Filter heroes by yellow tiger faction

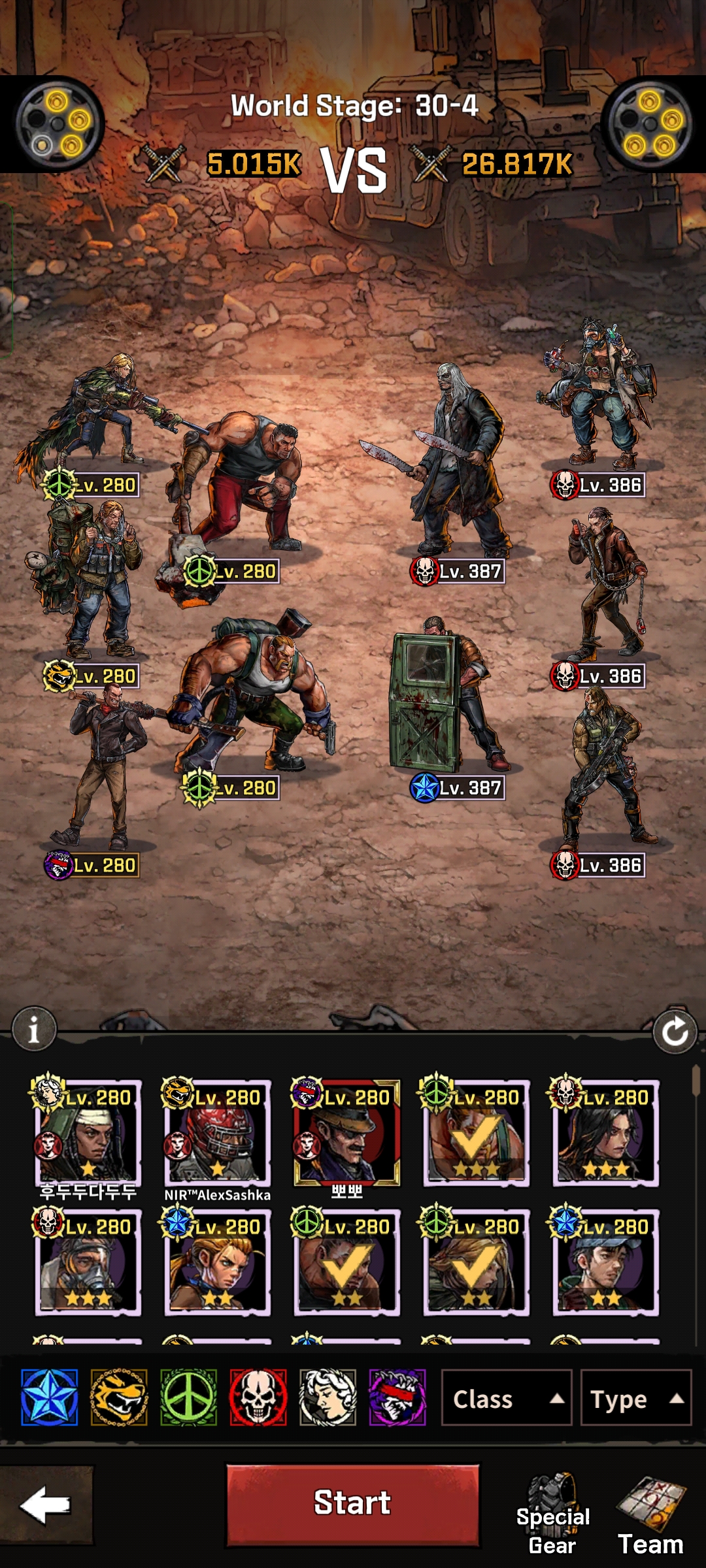pos(119,1397)
